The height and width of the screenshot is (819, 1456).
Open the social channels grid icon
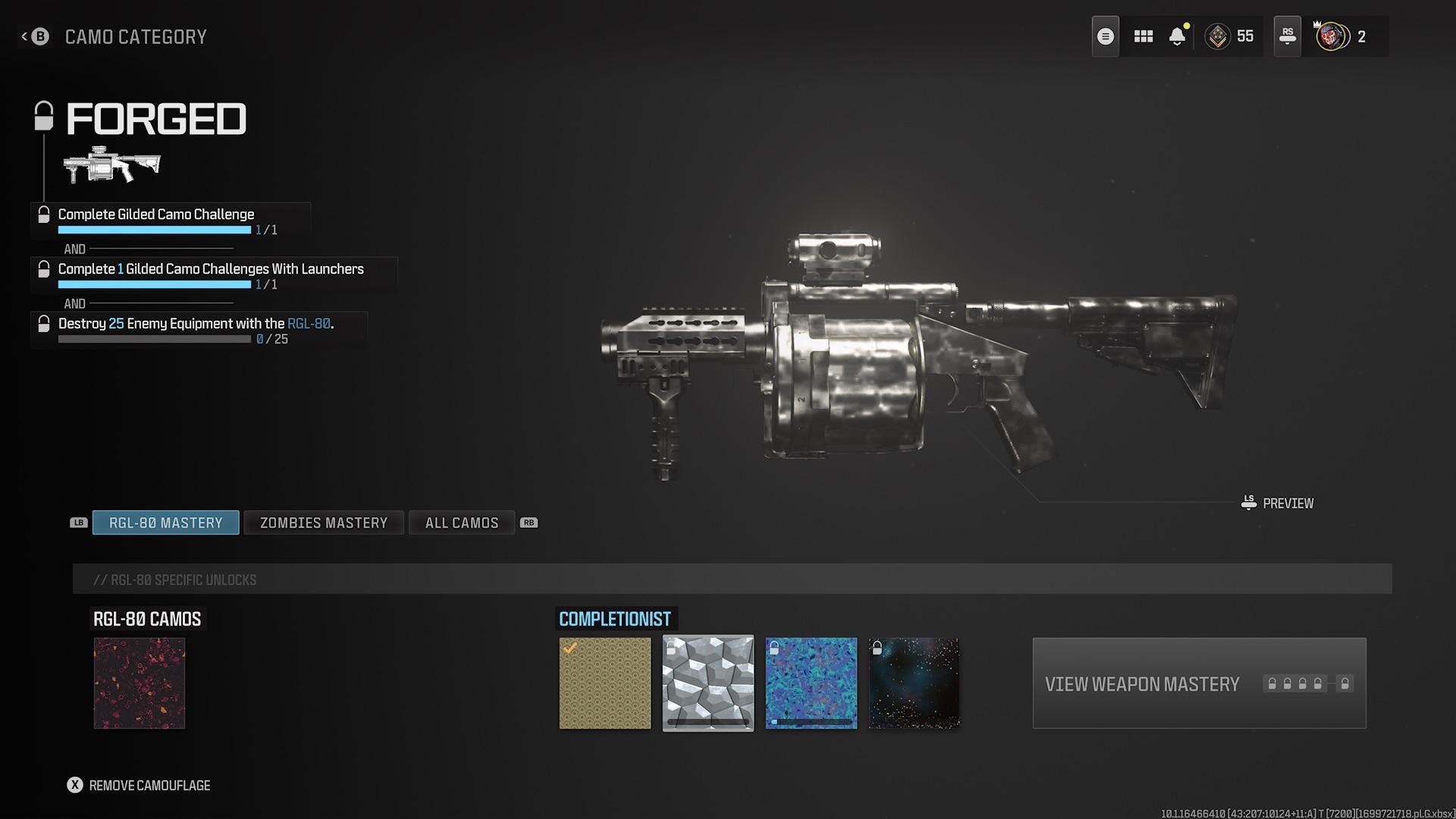1144,36
